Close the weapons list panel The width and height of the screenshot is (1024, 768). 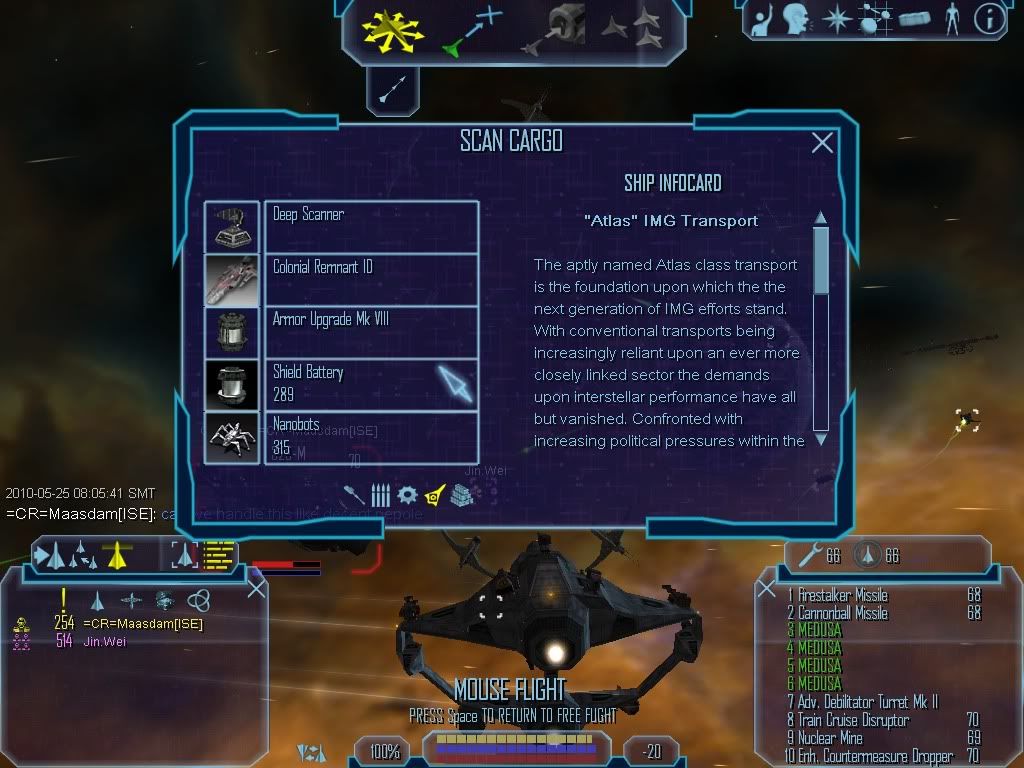coord(767,588)
